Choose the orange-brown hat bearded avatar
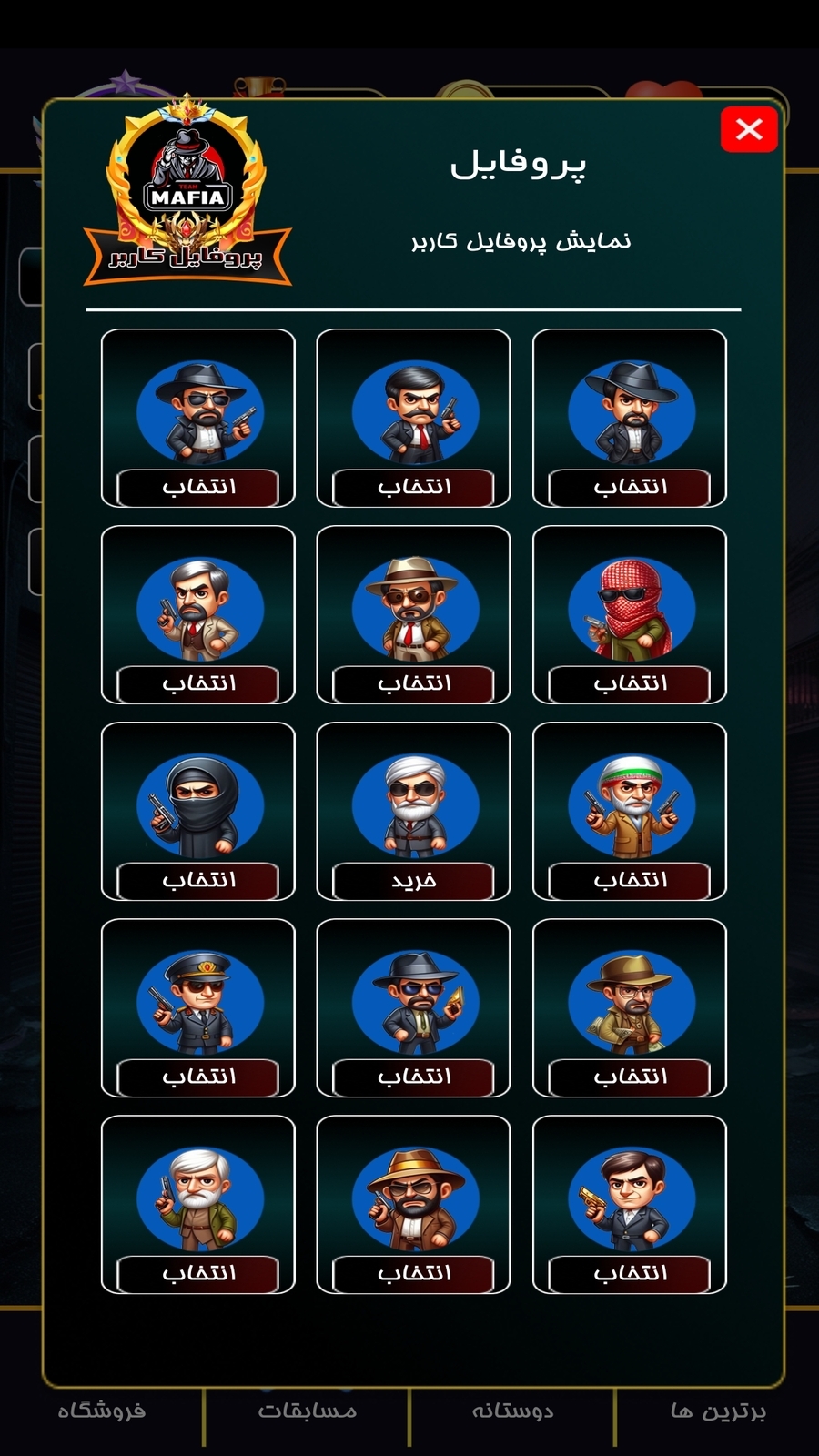This screenshot has width=819, height=1456. point(413,1273)
